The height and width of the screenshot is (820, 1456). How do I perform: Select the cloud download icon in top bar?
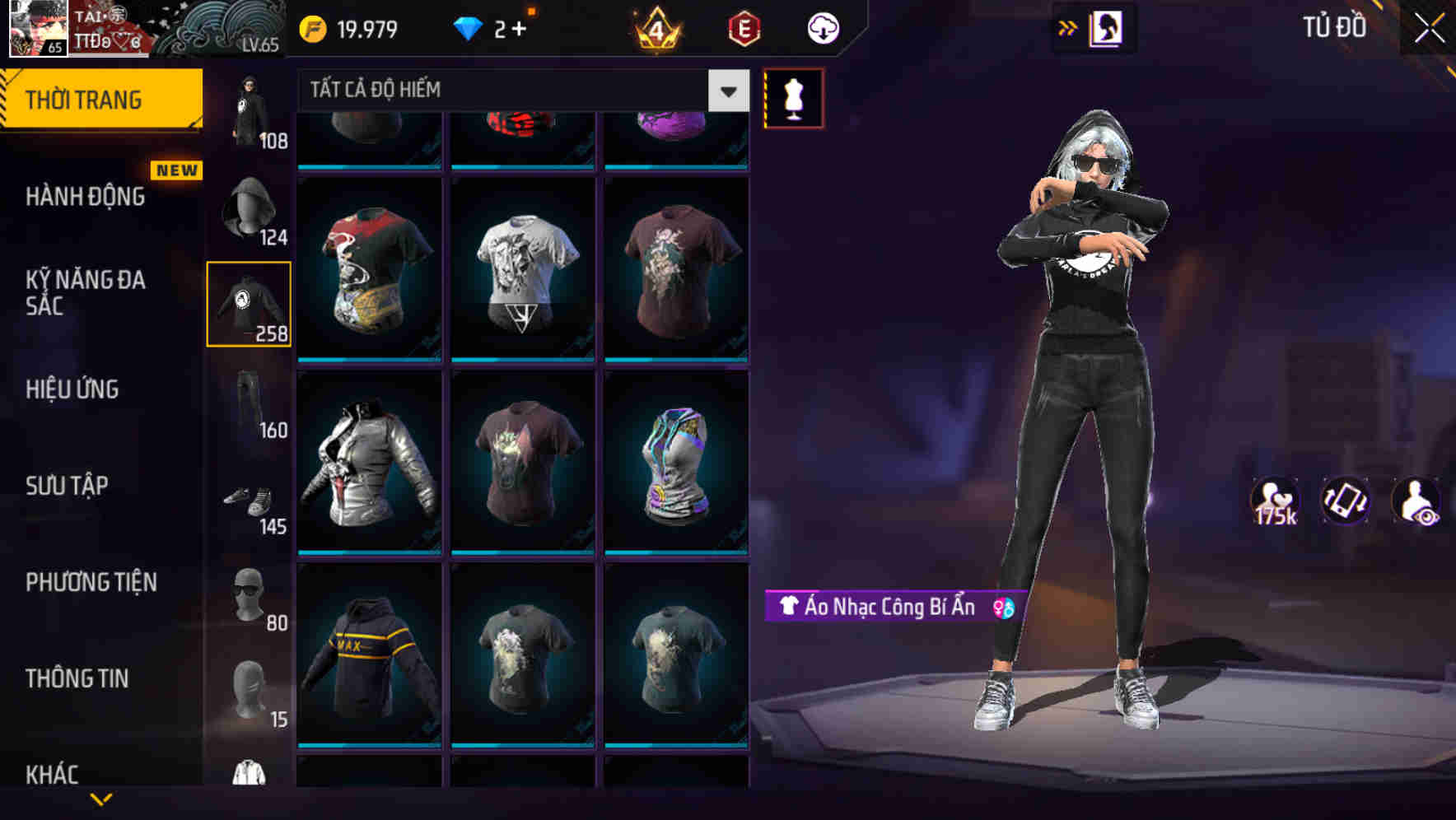pos(821,27)
